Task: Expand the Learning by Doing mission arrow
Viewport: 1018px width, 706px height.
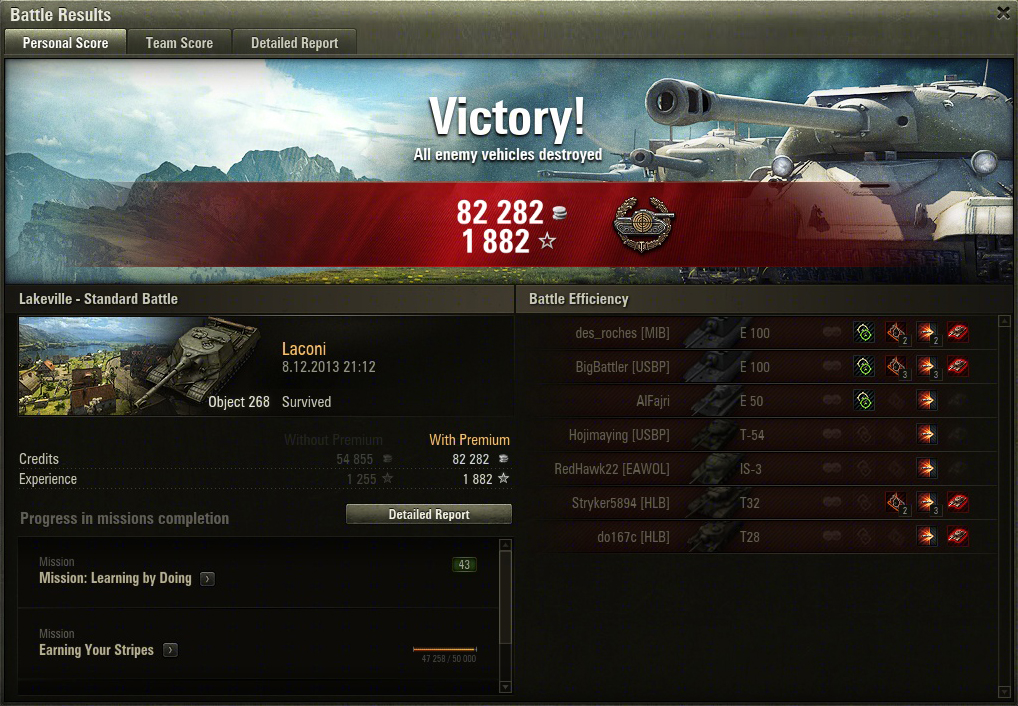Action: point(207,579)
